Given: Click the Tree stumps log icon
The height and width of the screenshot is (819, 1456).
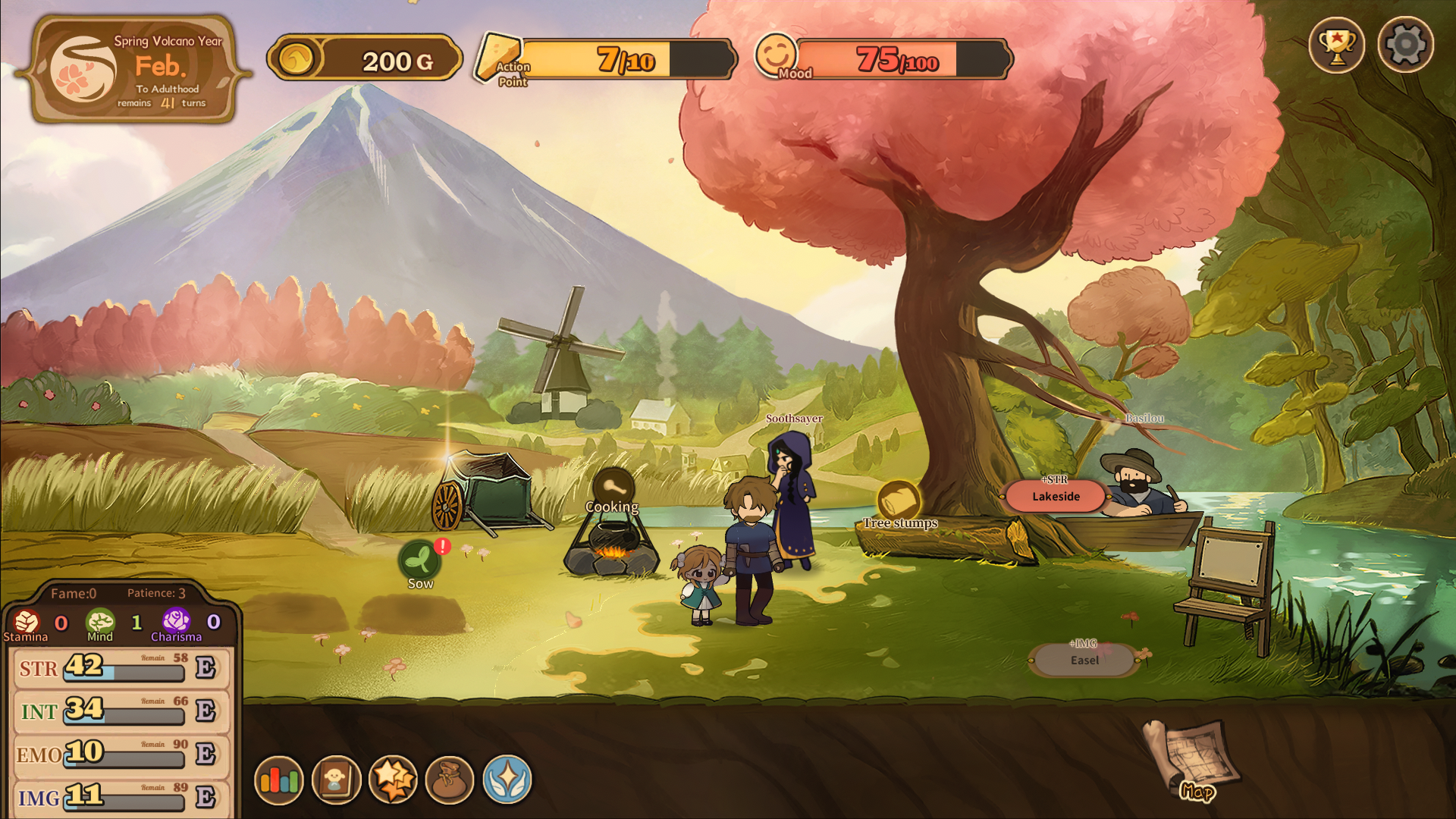Looking at the screenshot, I should (x=899, y=500).
